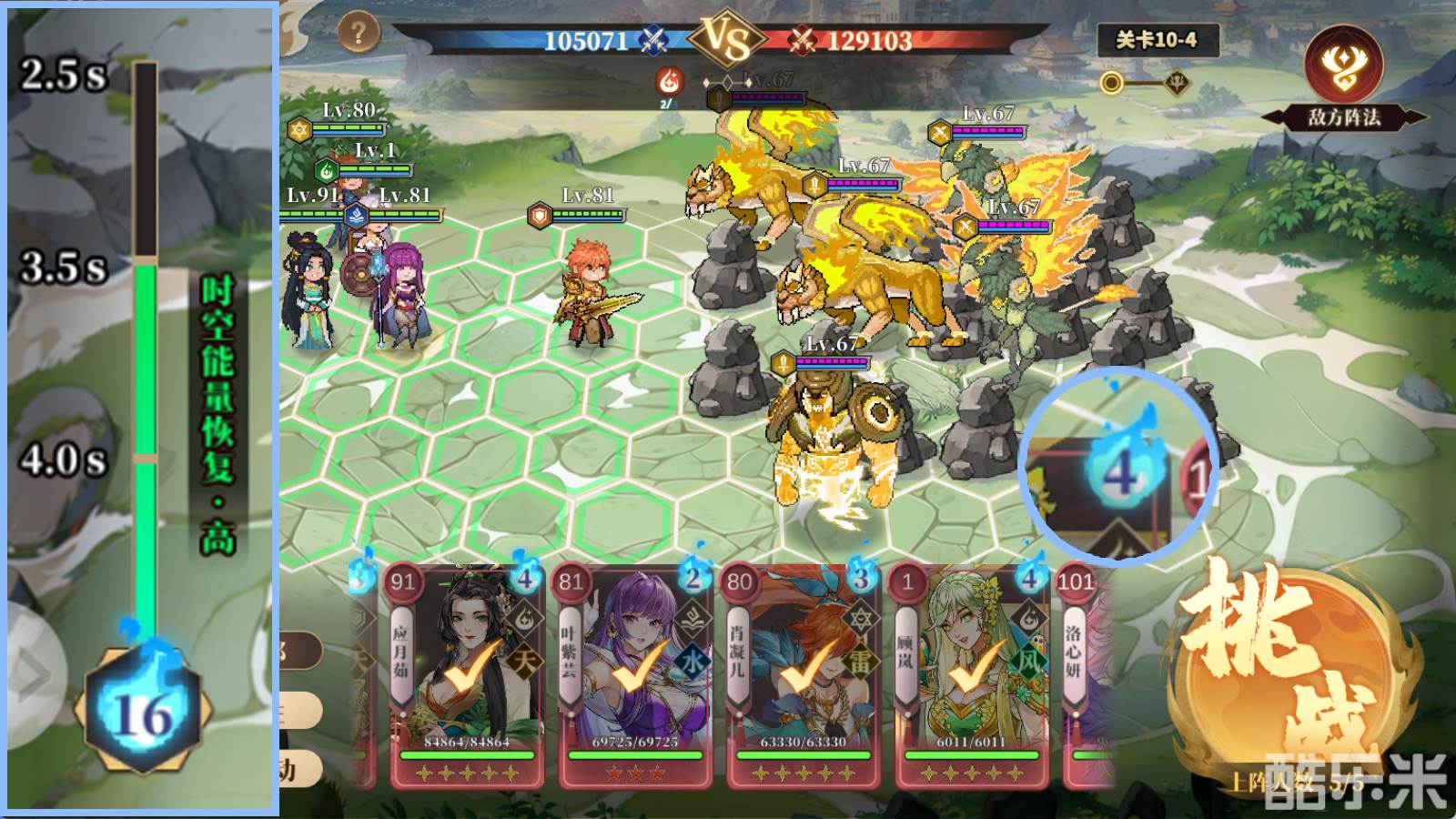The height and width of the screenshot is (819, 1456).
Task: Tap the blue flame energy counter showing 16
Action: point(143,710)
